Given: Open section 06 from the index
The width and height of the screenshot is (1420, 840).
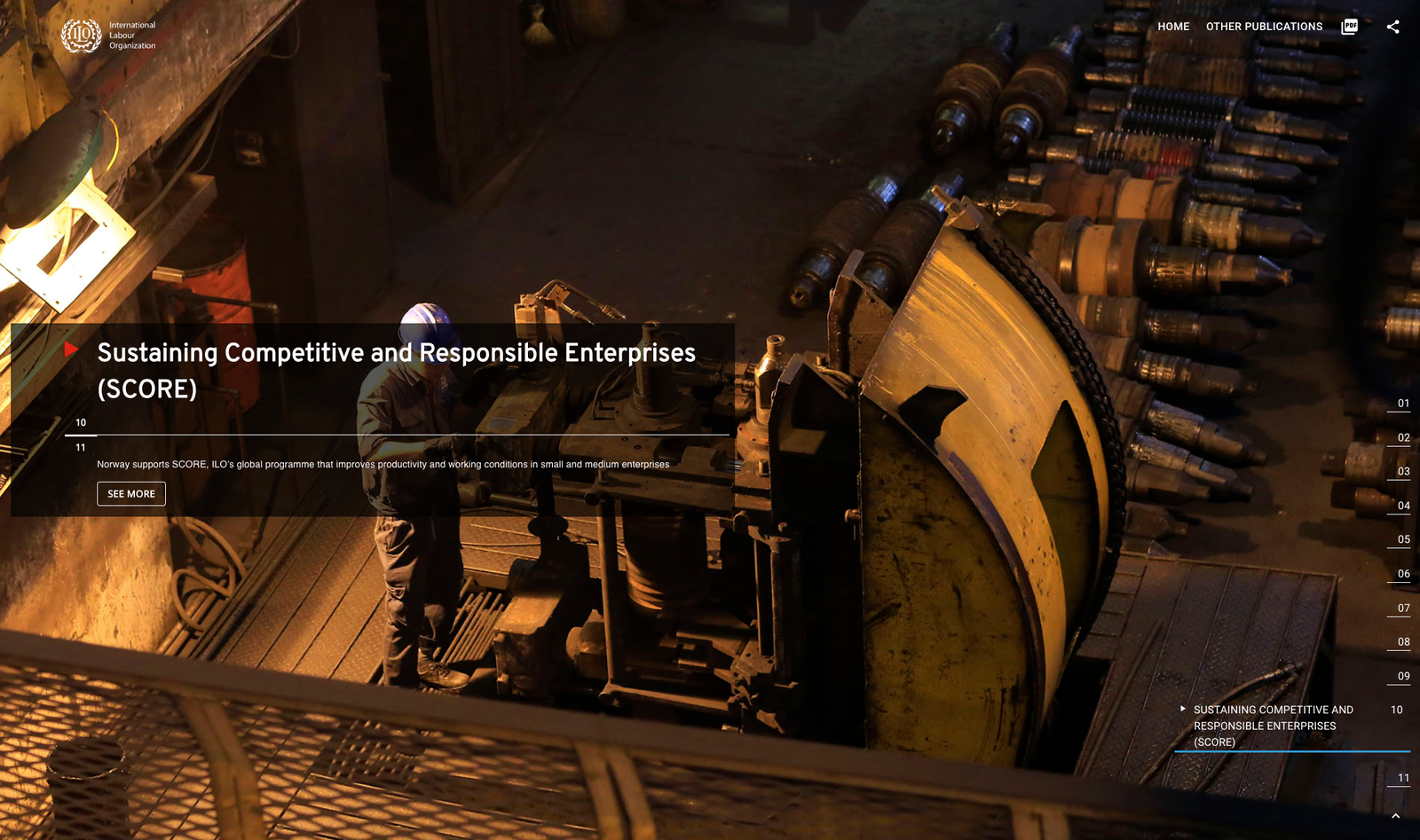Looking at the screenshot, I should click(1403, 575).
